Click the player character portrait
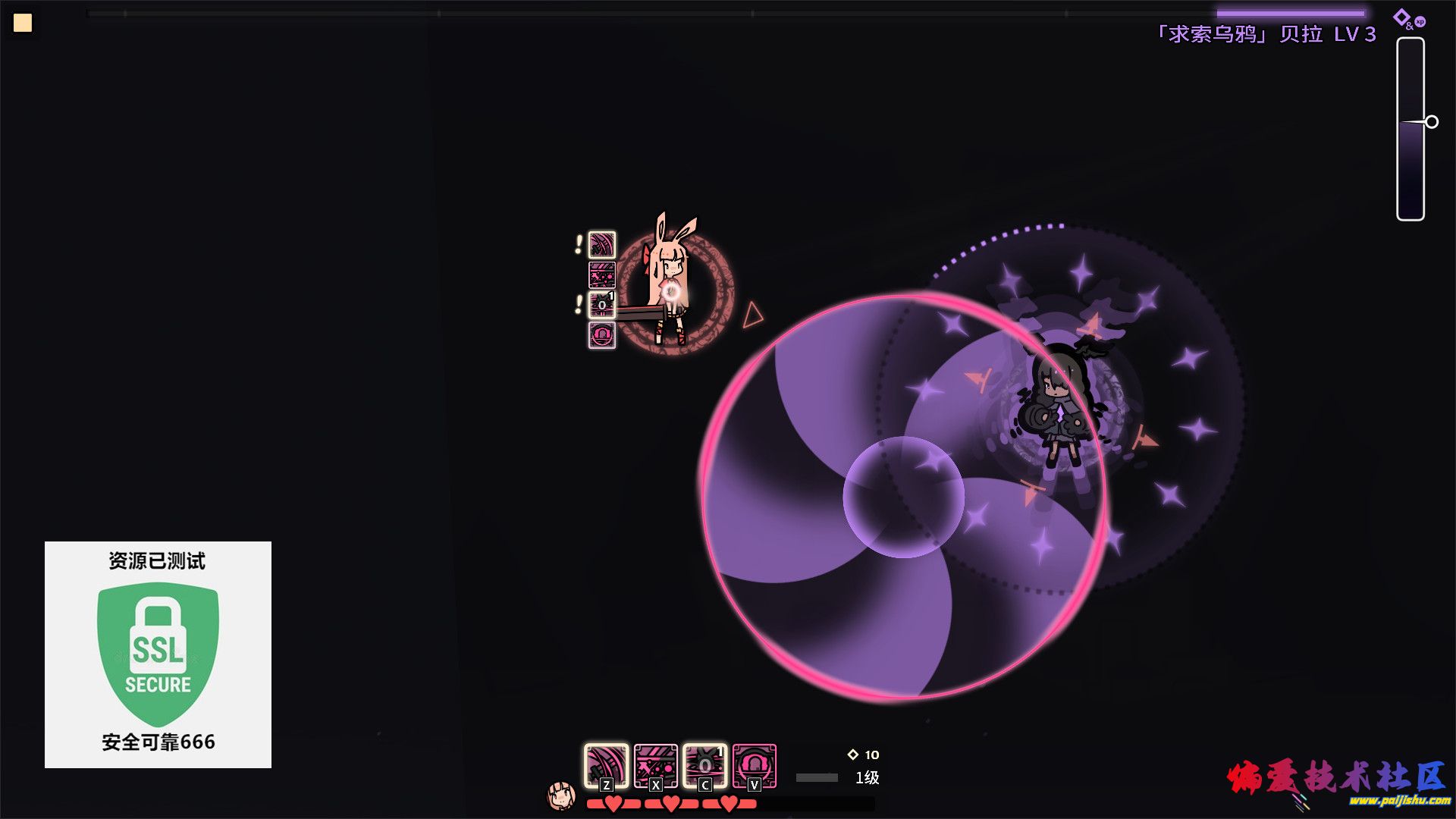Image resolution: width=1456 pixels, height=819 pixels. pos(561,795)
